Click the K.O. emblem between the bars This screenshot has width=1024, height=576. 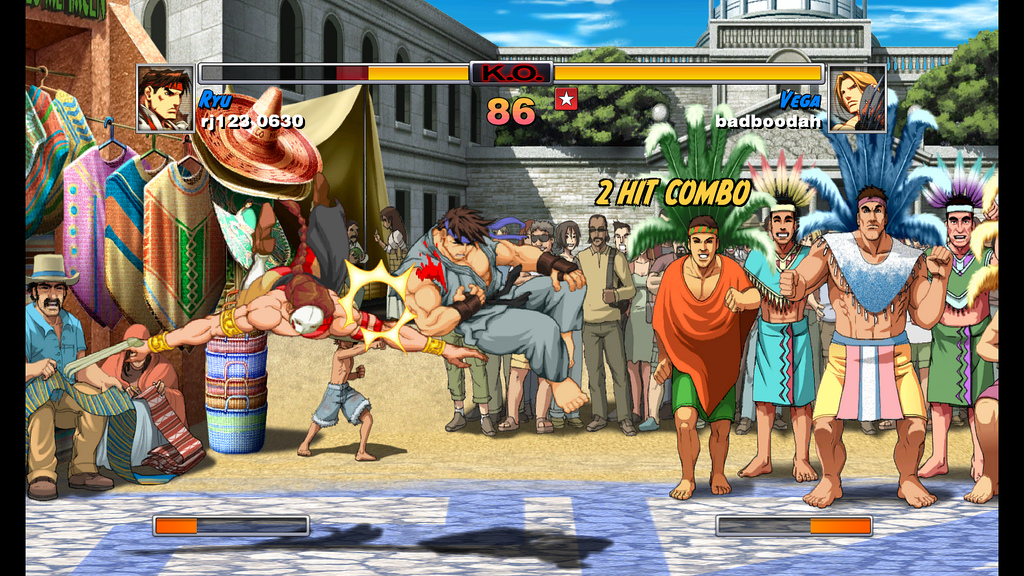coord(511,73)
